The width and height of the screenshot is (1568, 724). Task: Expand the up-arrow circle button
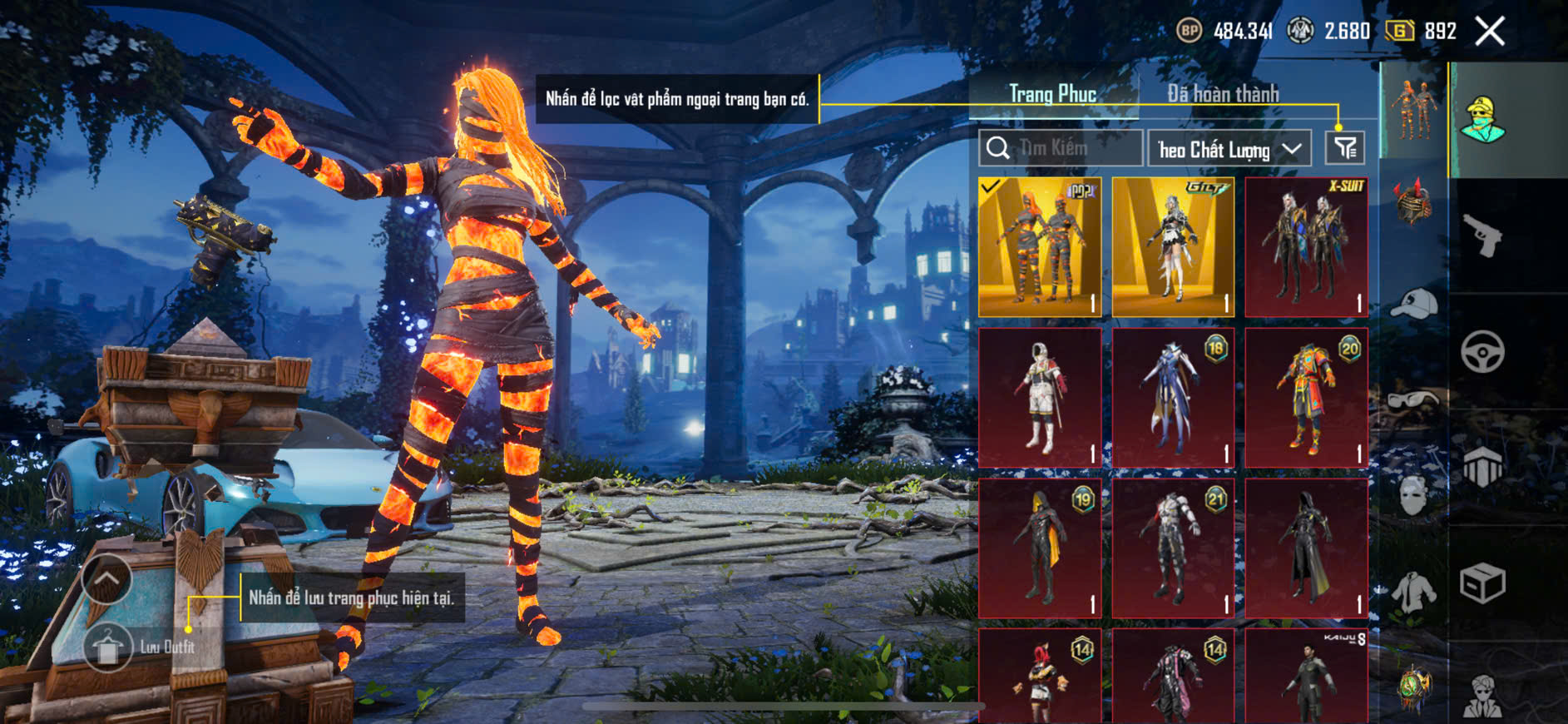coord(106,578)
